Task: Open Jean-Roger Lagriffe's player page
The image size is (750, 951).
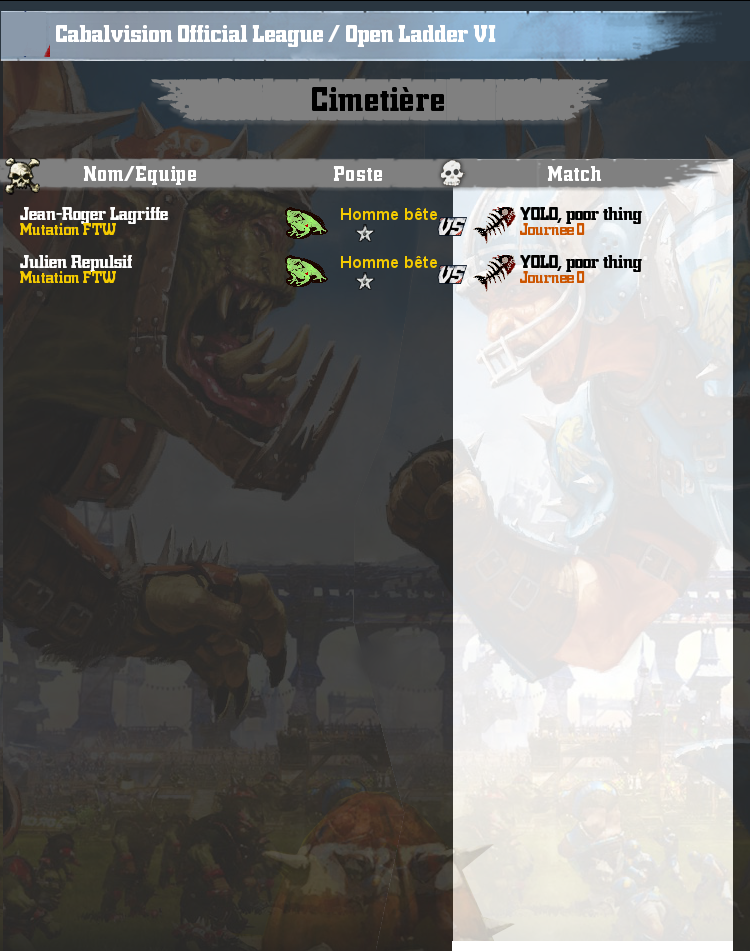Action: coord(94,214)
